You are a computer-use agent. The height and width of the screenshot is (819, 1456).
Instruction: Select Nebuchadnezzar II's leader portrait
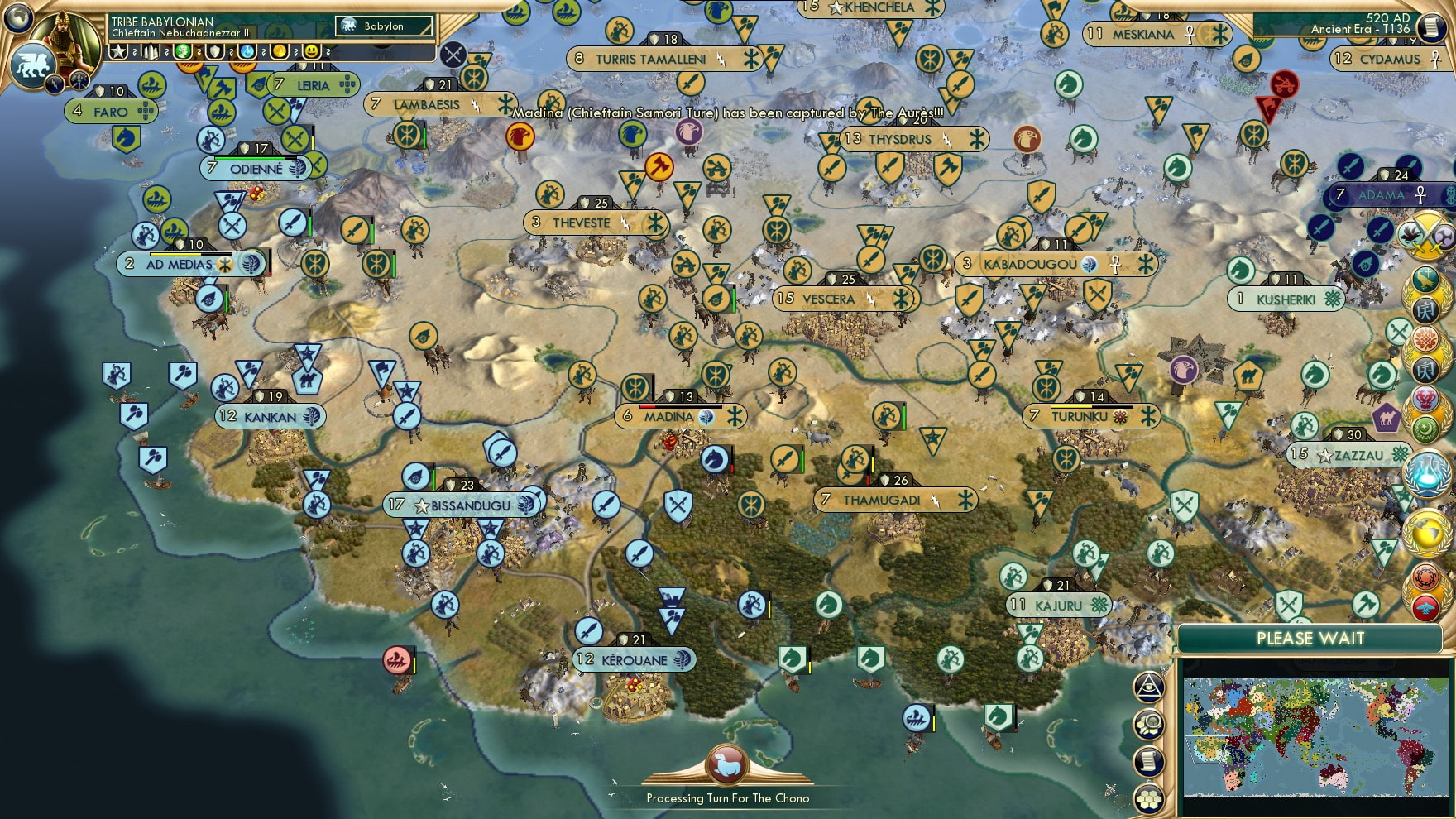[x=65, y=41]
